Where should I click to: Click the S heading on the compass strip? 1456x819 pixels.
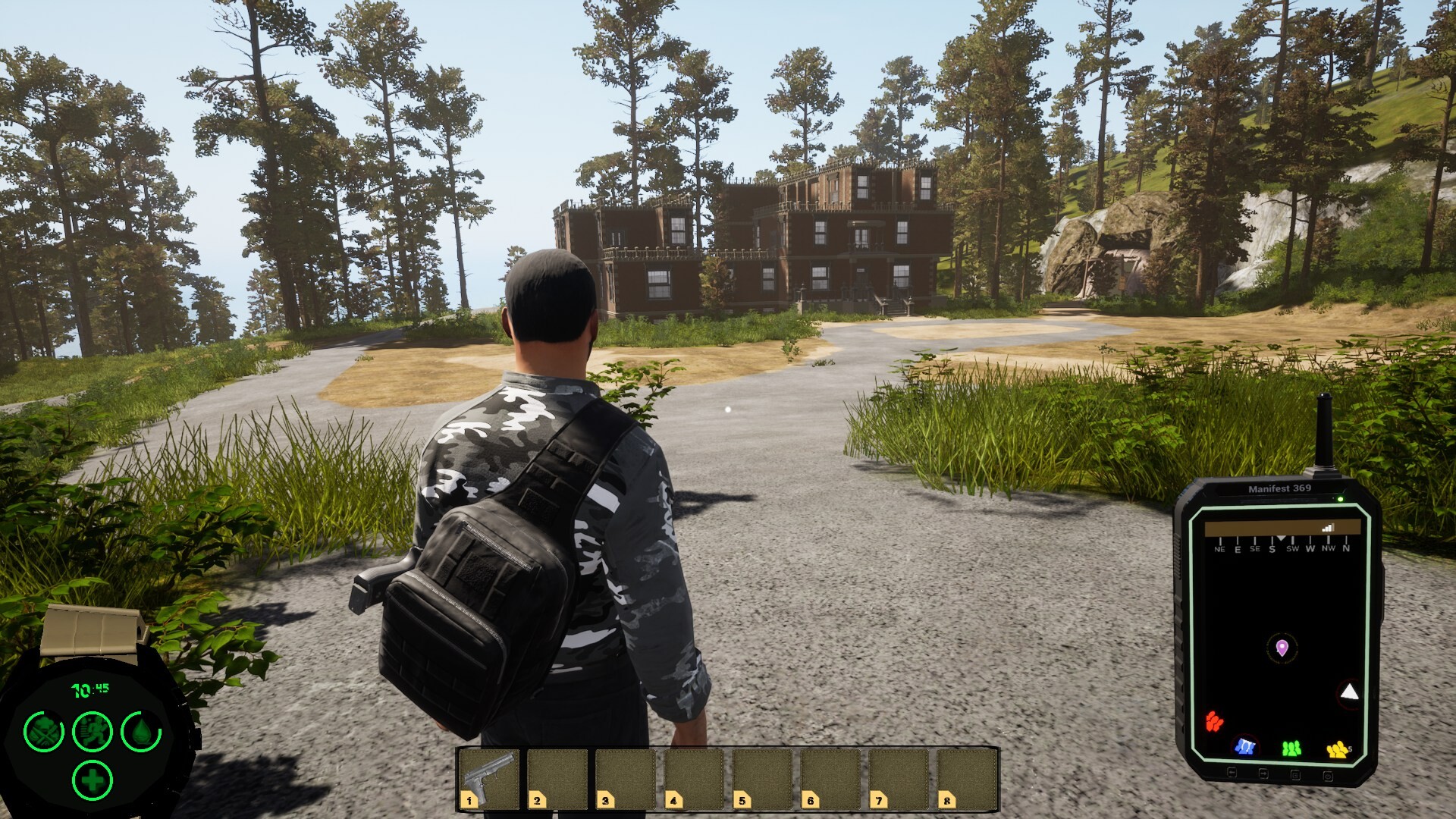click(1272, 548)
